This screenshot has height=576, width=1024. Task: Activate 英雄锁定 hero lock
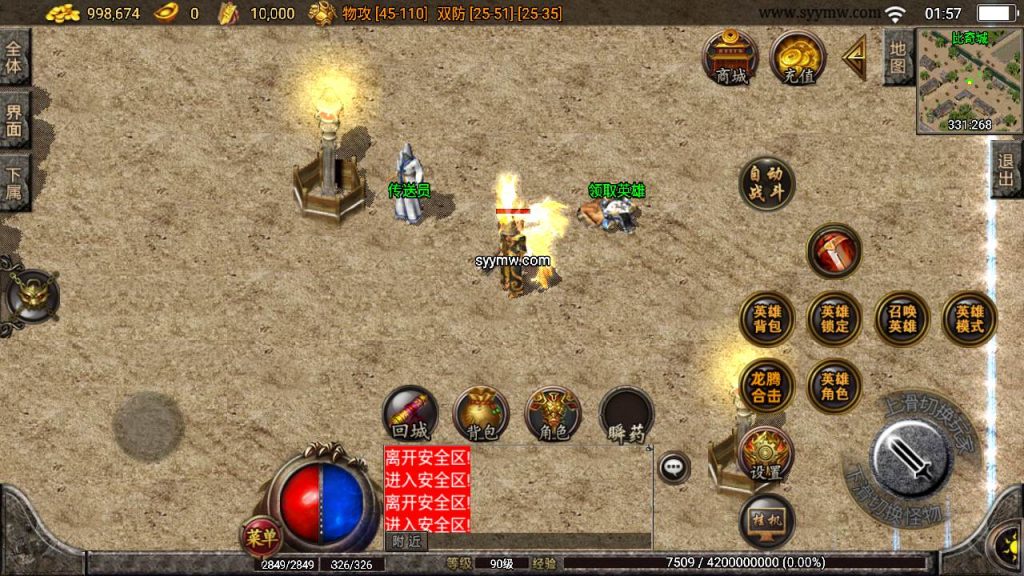pos(834,318)
